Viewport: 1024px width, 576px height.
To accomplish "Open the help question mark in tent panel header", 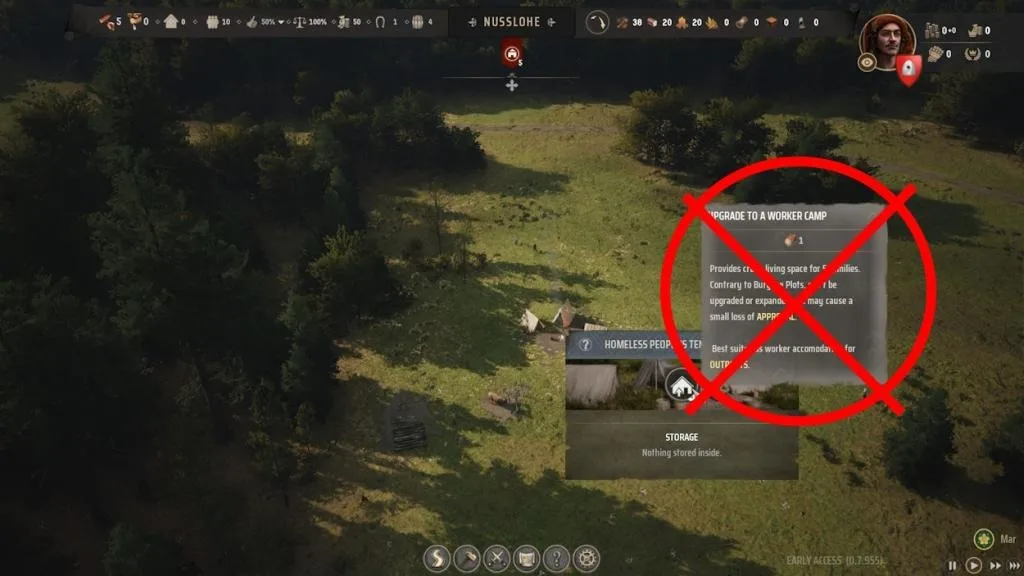I will pyautogui.click(x=585, y=344).
